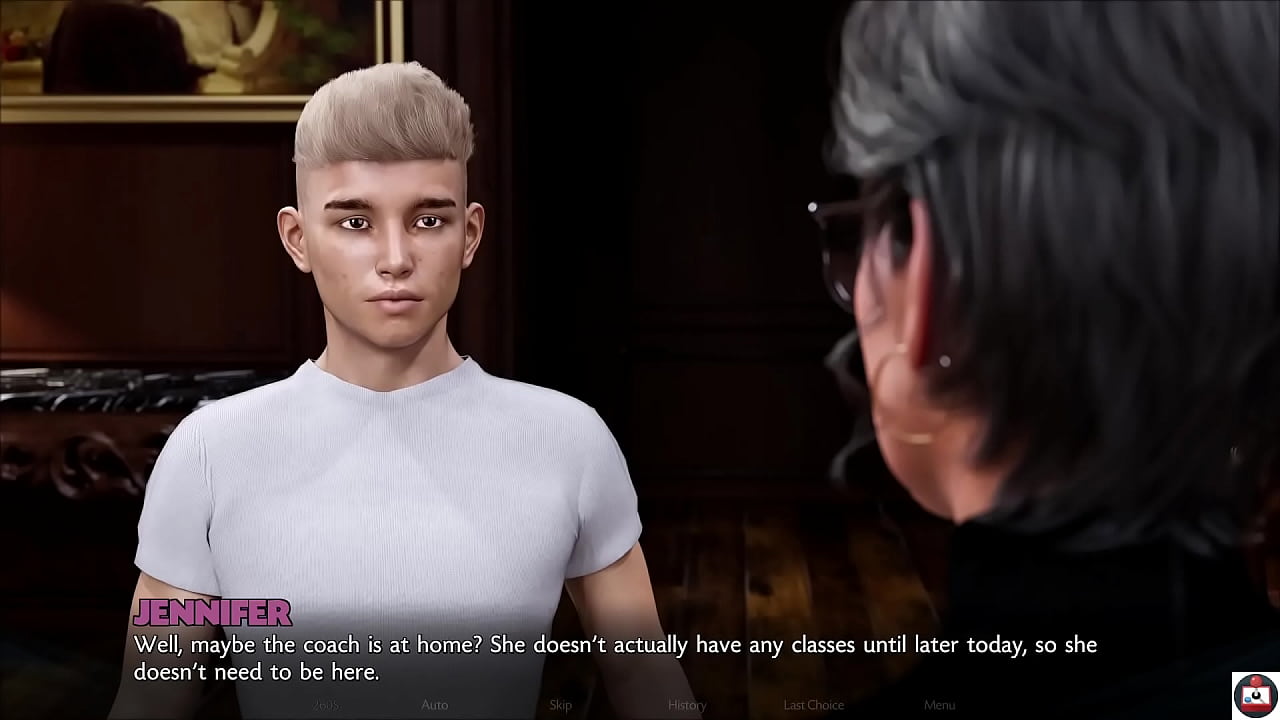Enable Auto dialogue advance
This screenshot has height=720, width=1280.
(x=434, y=705)
